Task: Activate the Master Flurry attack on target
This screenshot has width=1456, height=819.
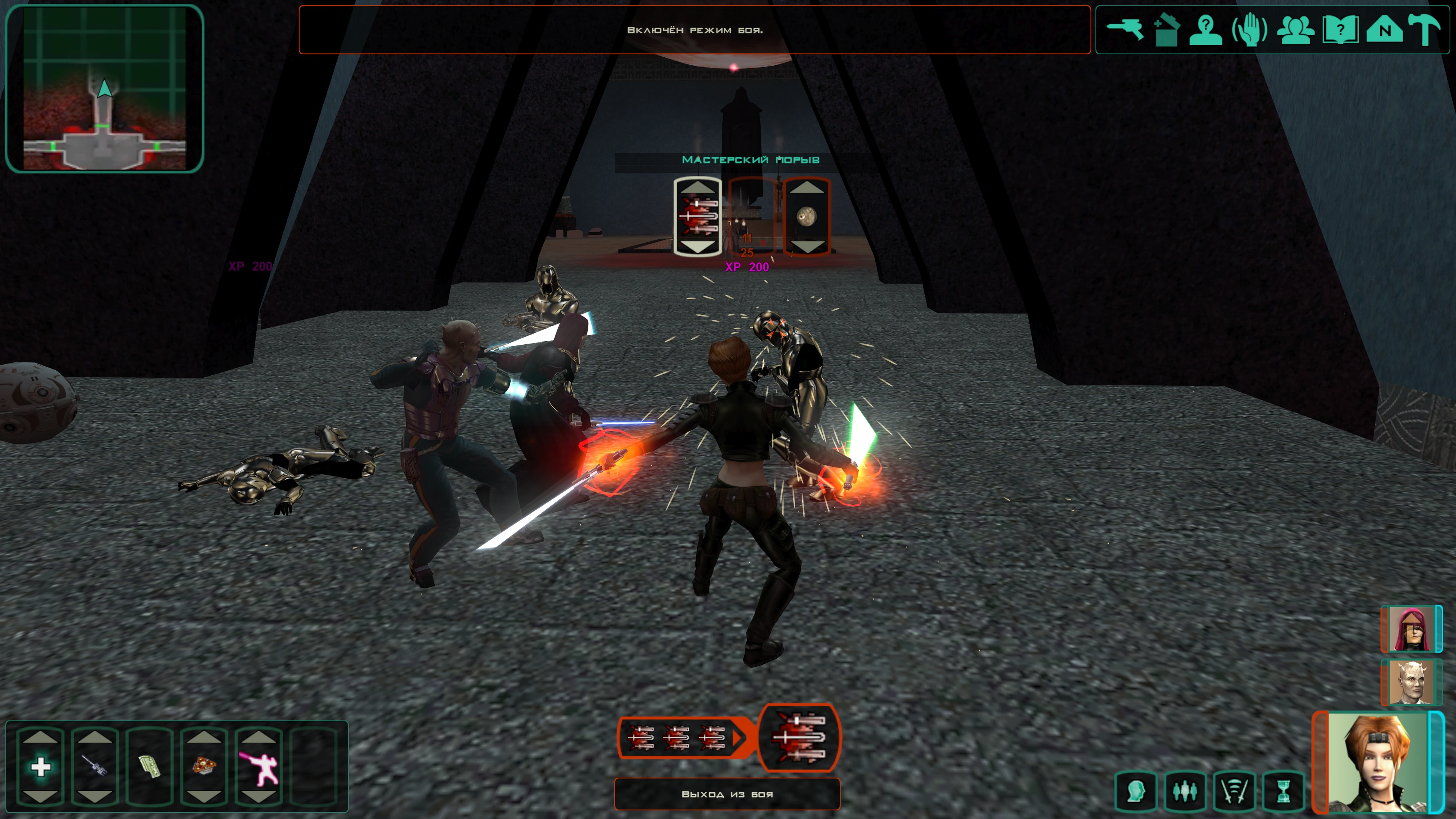Action: pyautogui.click(x=698, y=216)
